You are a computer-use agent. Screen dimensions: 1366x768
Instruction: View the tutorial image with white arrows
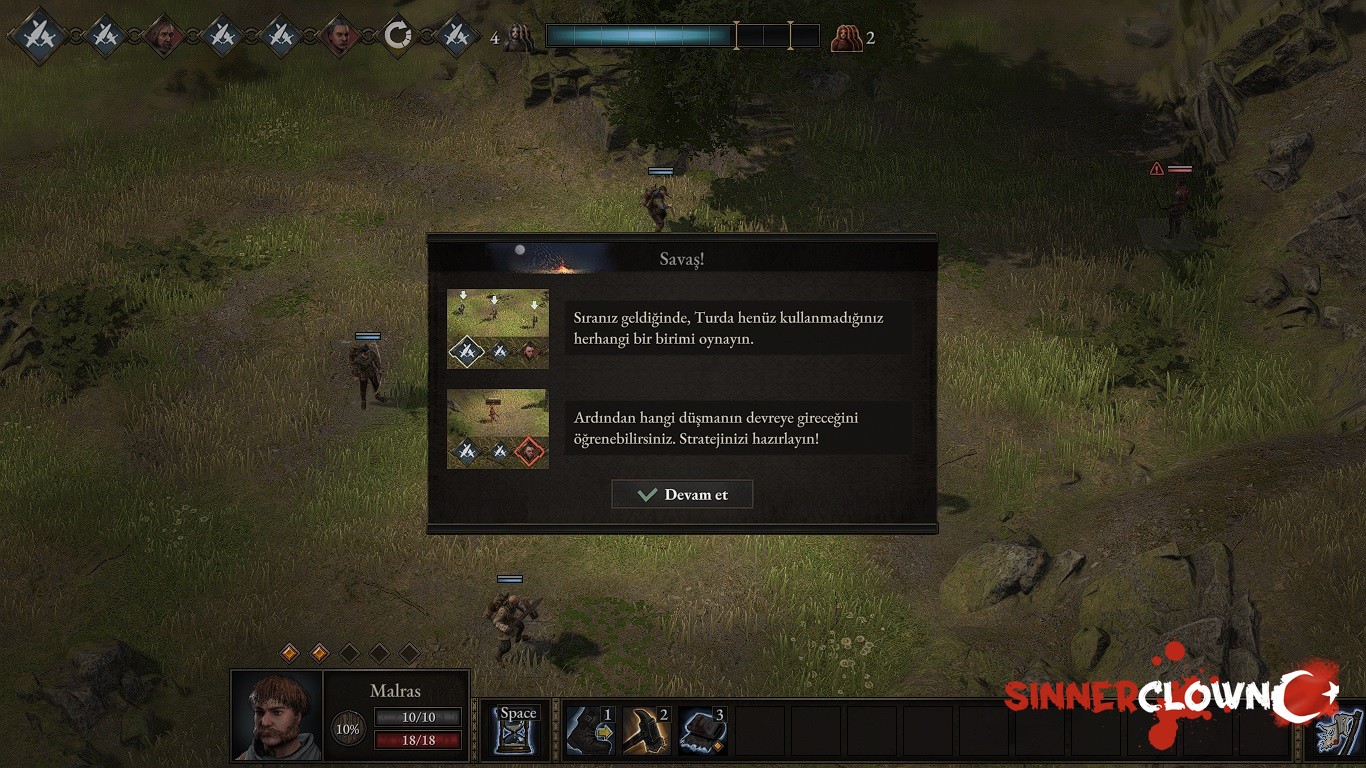click(498, 328)
